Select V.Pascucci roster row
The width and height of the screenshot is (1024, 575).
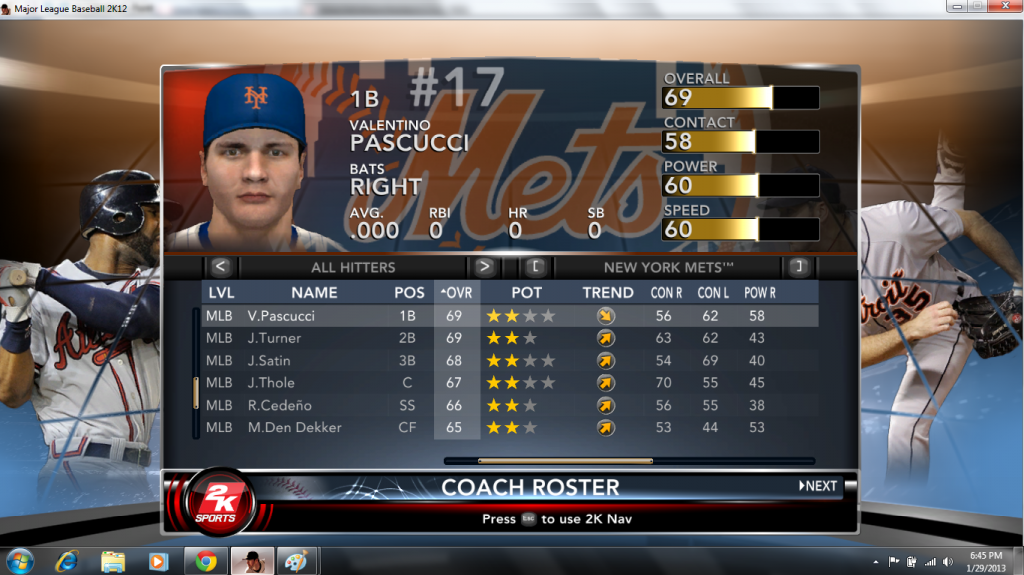280,316
